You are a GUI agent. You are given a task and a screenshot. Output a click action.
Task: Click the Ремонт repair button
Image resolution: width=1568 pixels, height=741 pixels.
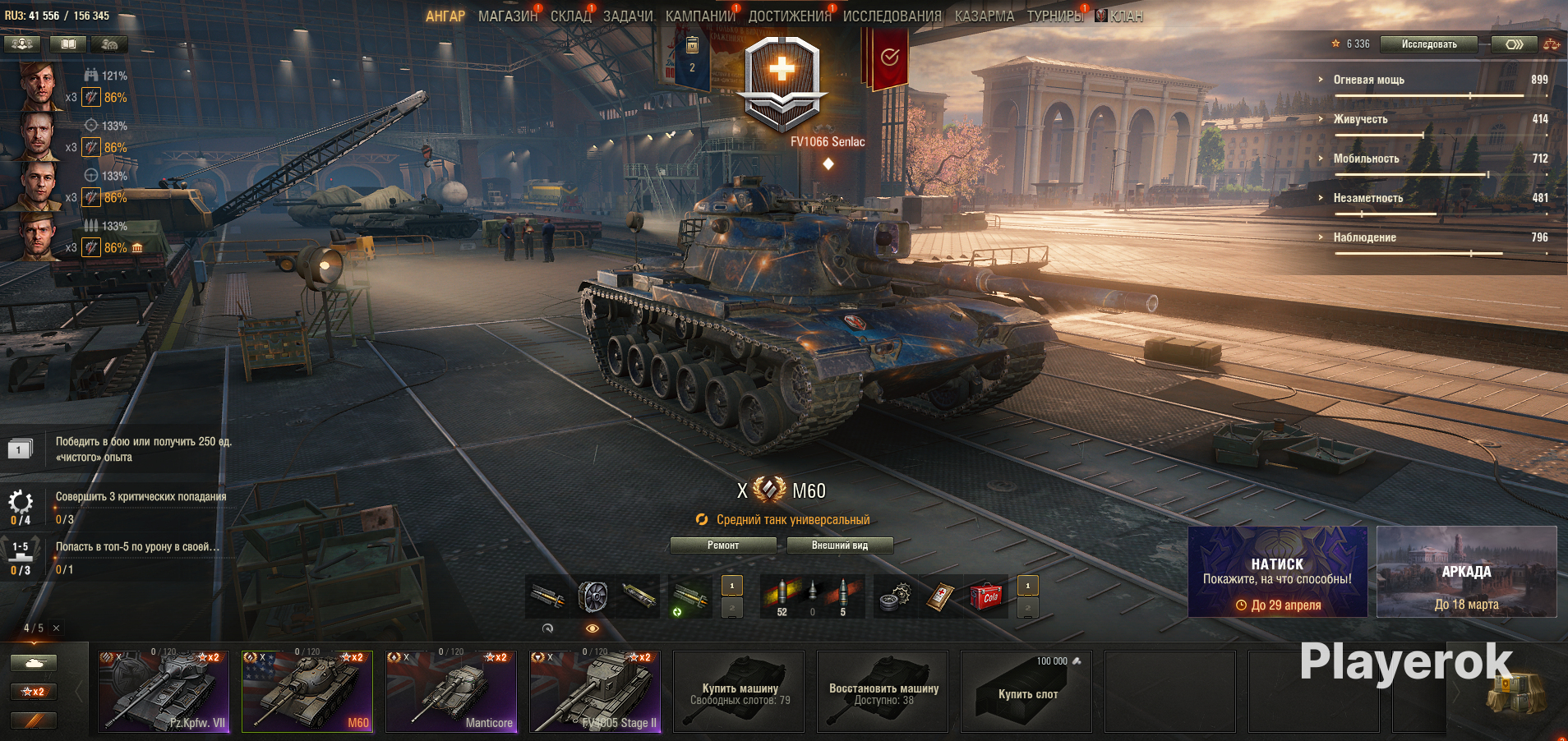tap(723, 545)
